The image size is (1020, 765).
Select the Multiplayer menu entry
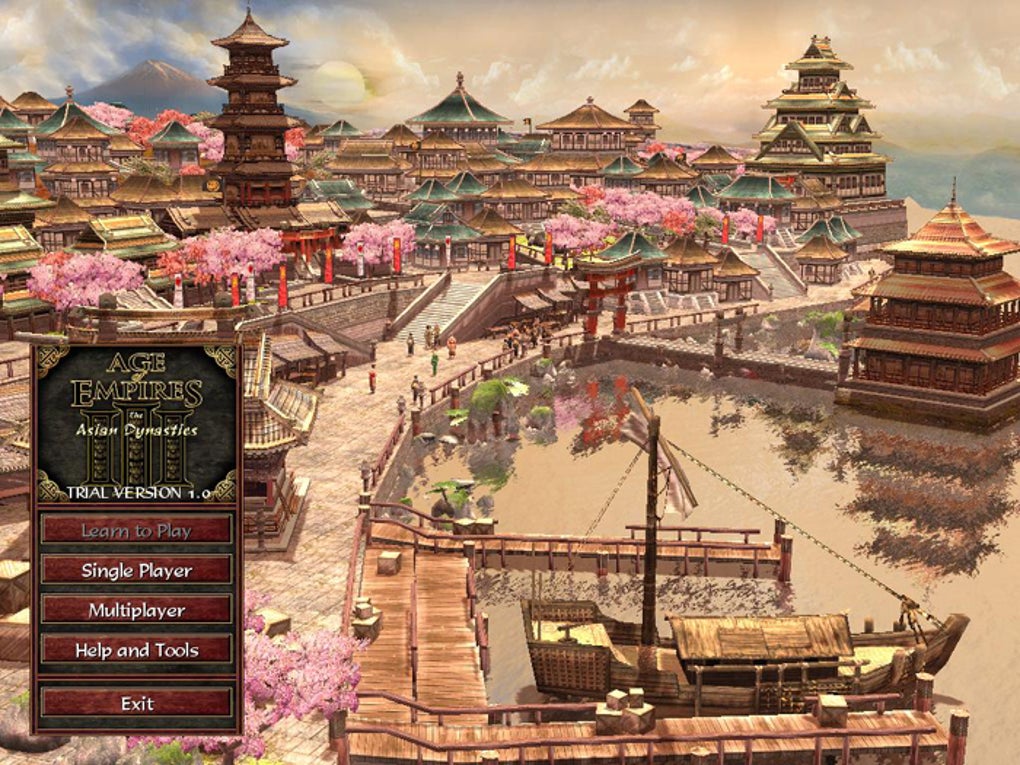click(136, 610)
